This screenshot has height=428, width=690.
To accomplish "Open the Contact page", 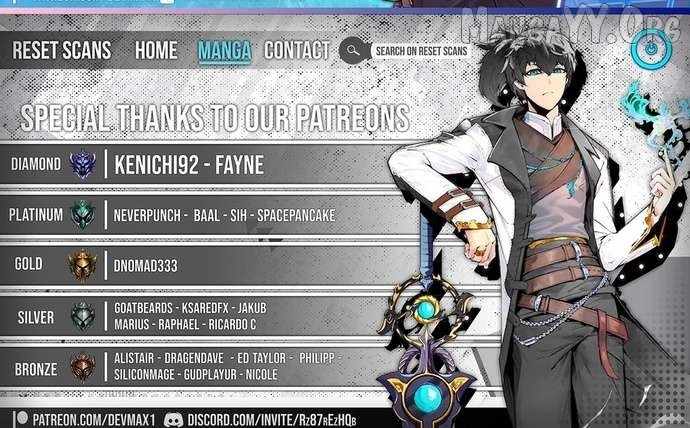I will [297, 50].
